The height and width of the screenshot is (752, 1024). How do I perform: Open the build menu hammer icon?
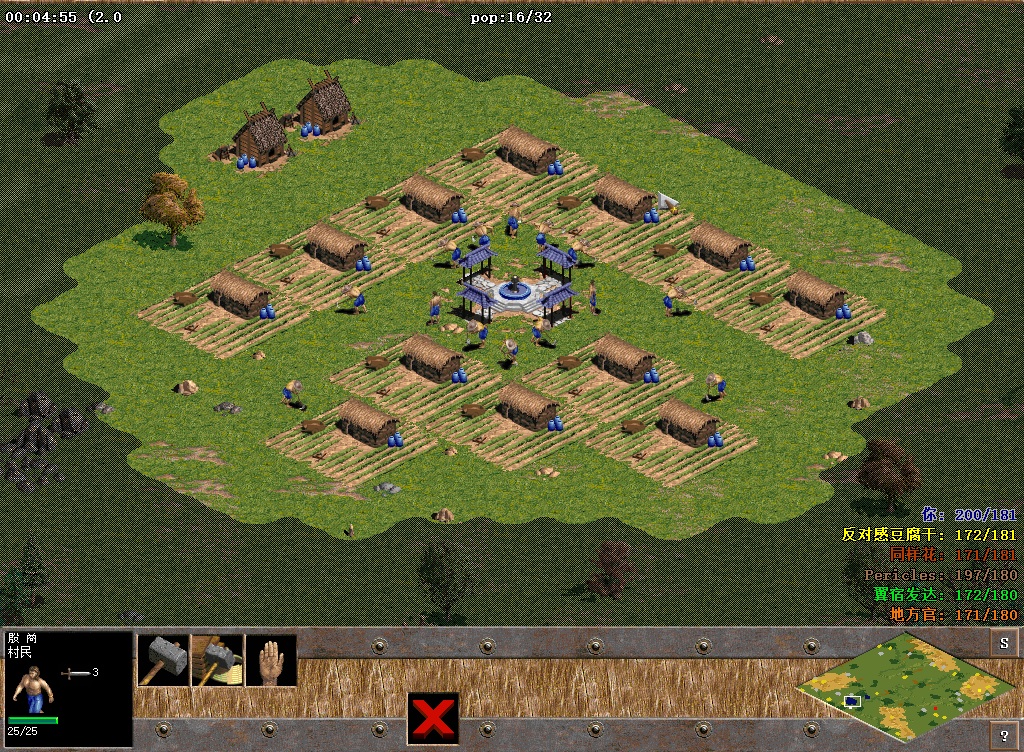pos(162,660)
